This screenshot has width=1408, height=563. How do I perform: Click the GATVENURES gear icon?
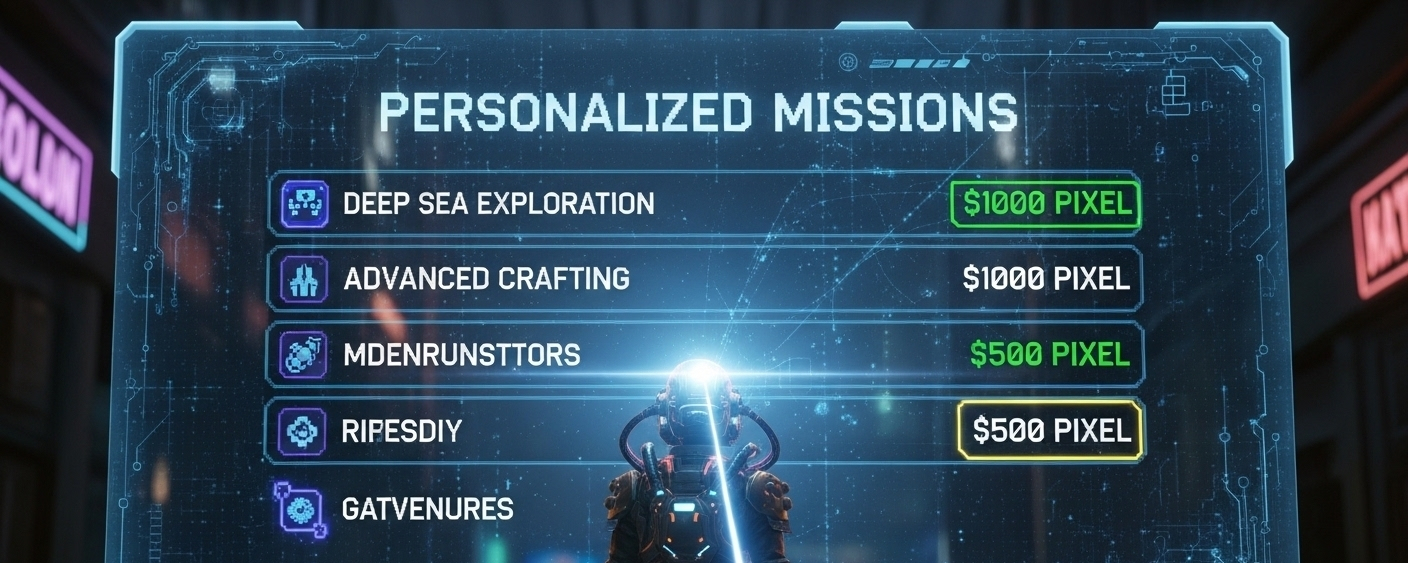[x=301, y=510]
